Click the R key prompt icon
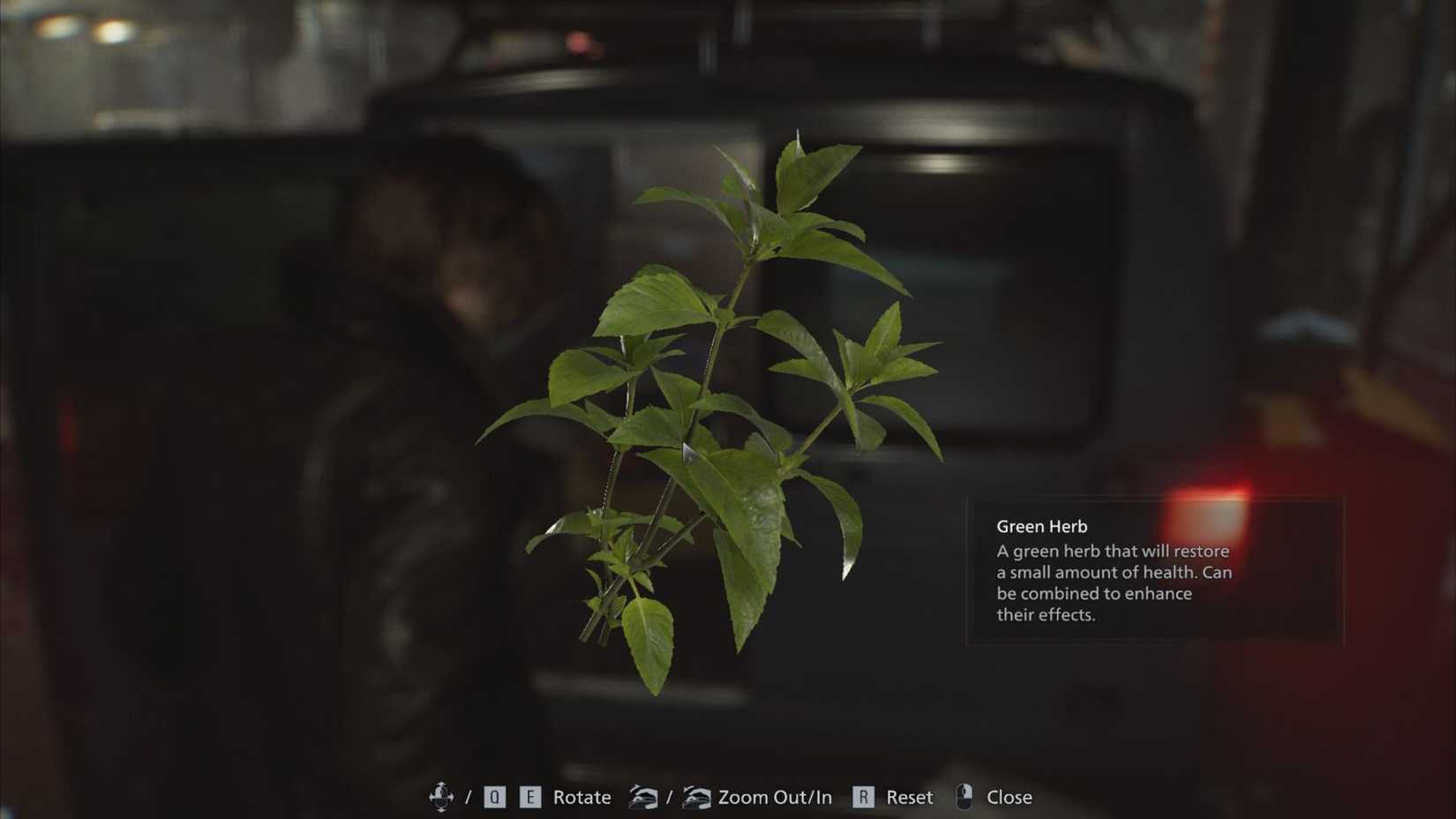The image size is (1456, 819). pyautogui.click(x=862, y=794)
